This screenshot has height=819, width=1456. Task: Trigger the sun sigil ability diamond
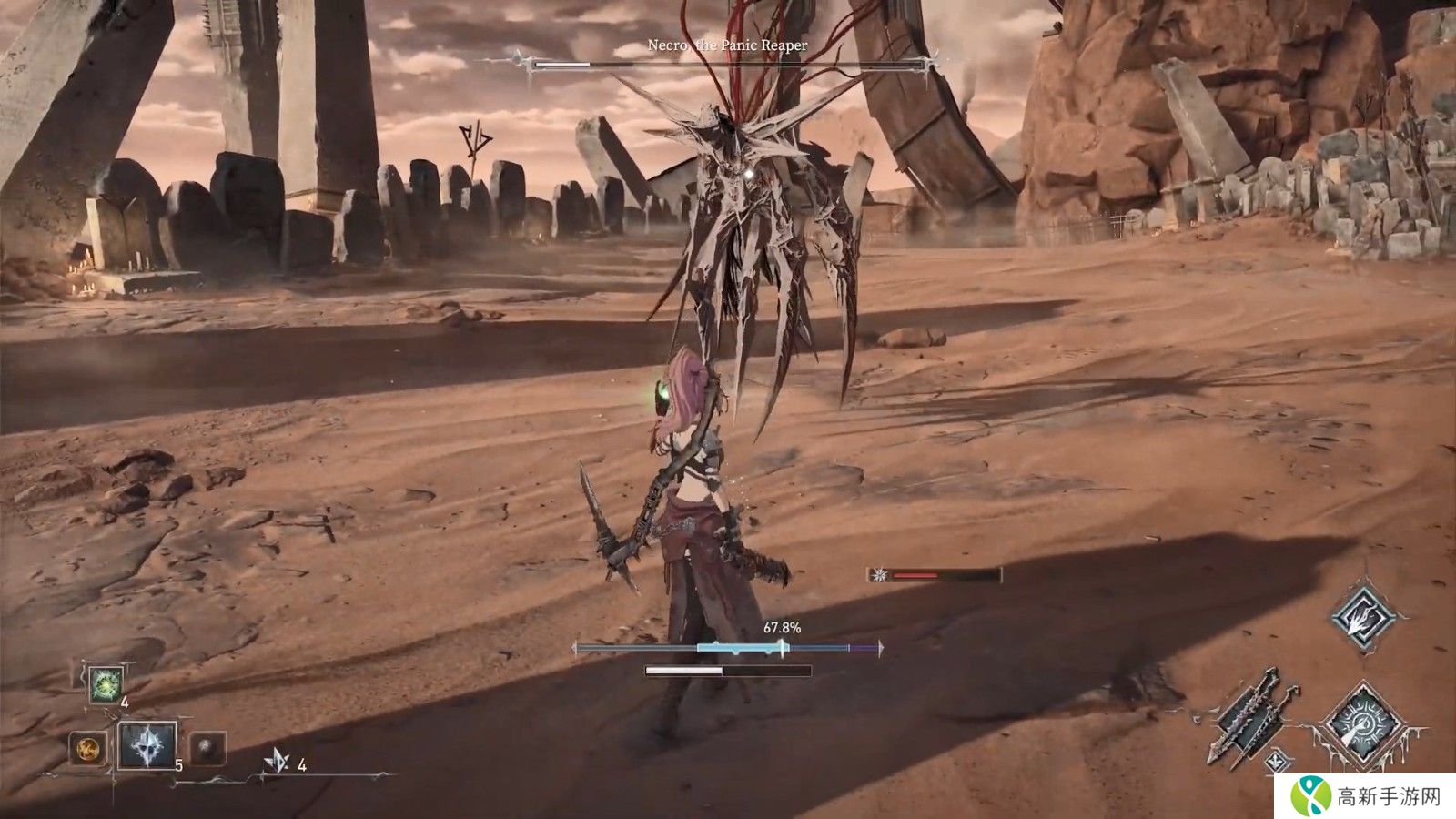pyautogui.click(x=1361, y=723)
